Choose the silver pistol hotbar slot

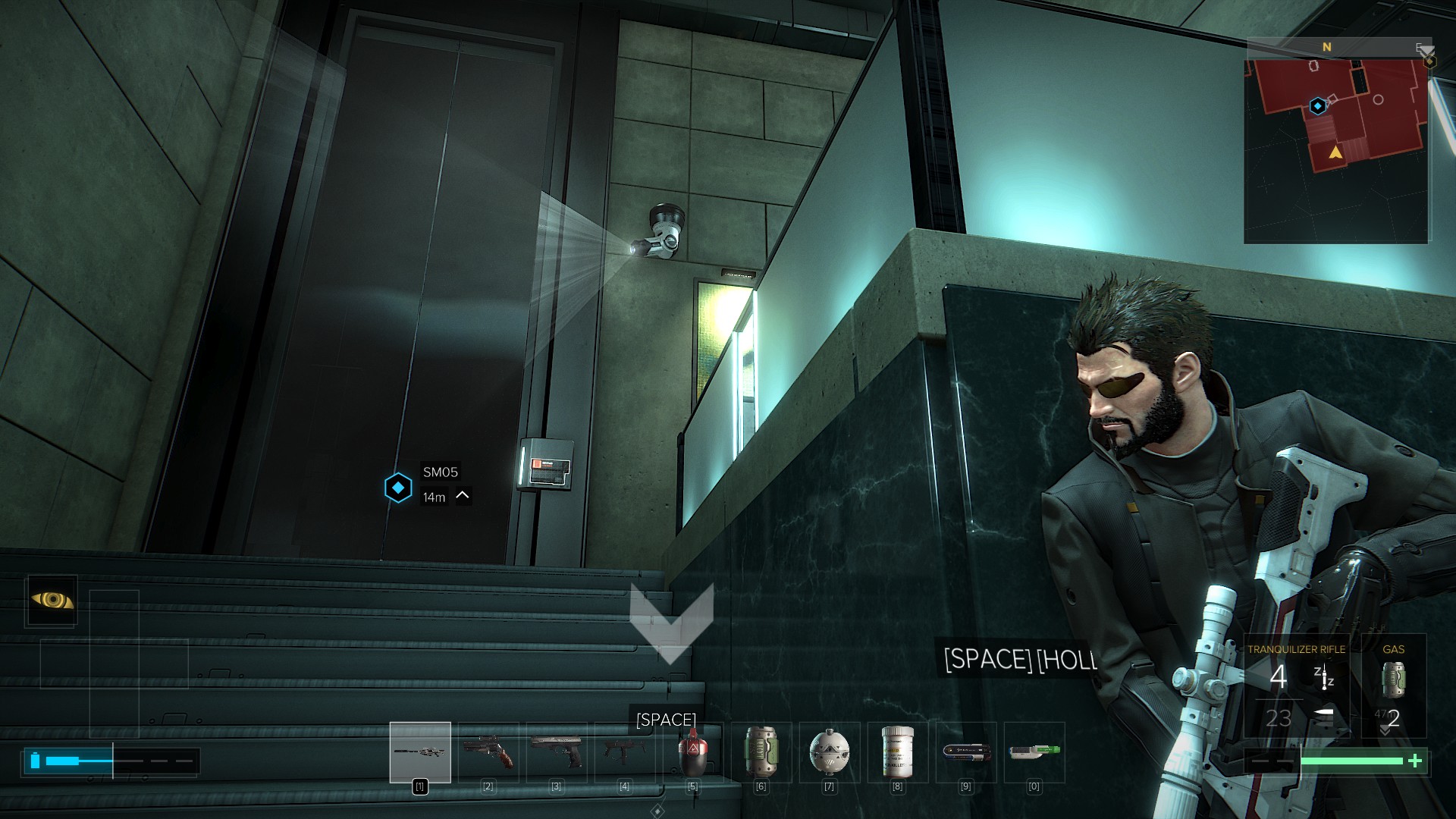557,752
